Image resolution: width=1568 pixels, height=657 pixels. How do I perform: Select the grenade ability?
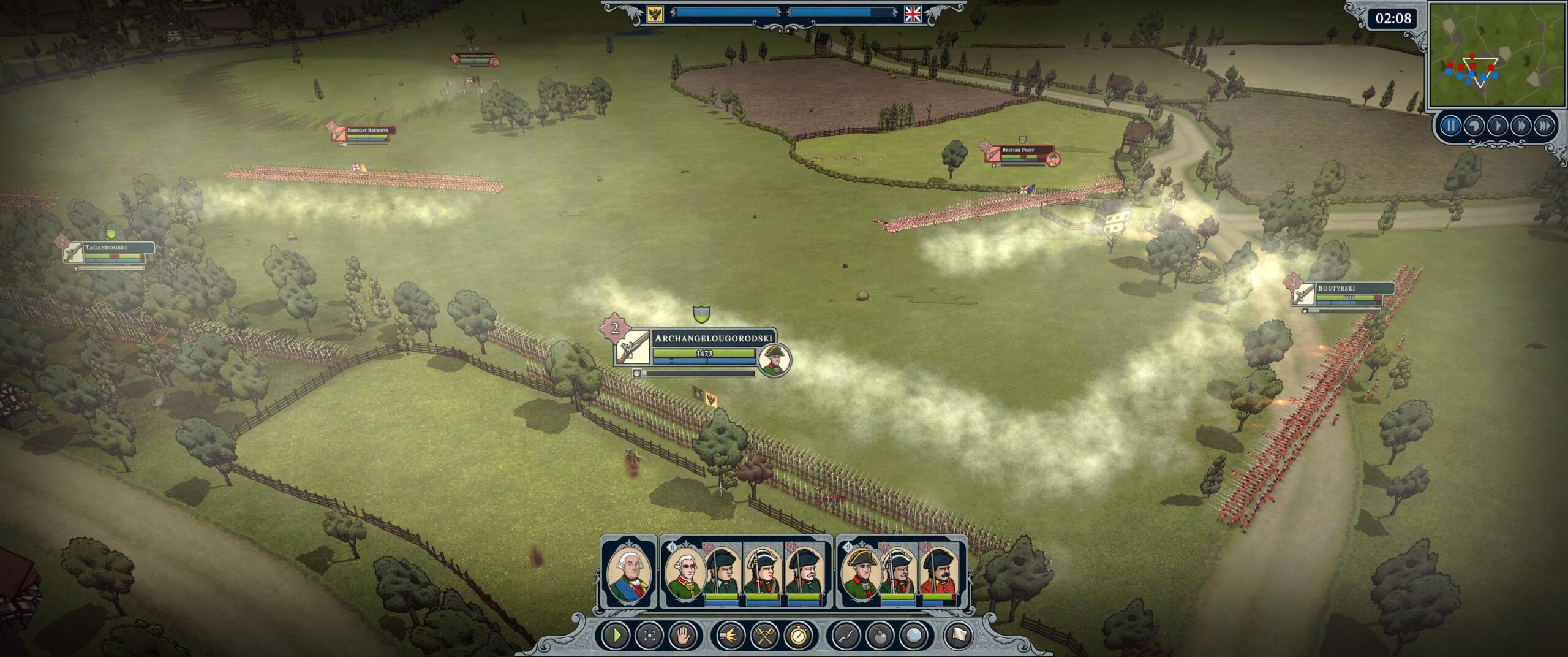tap(880, 636)
